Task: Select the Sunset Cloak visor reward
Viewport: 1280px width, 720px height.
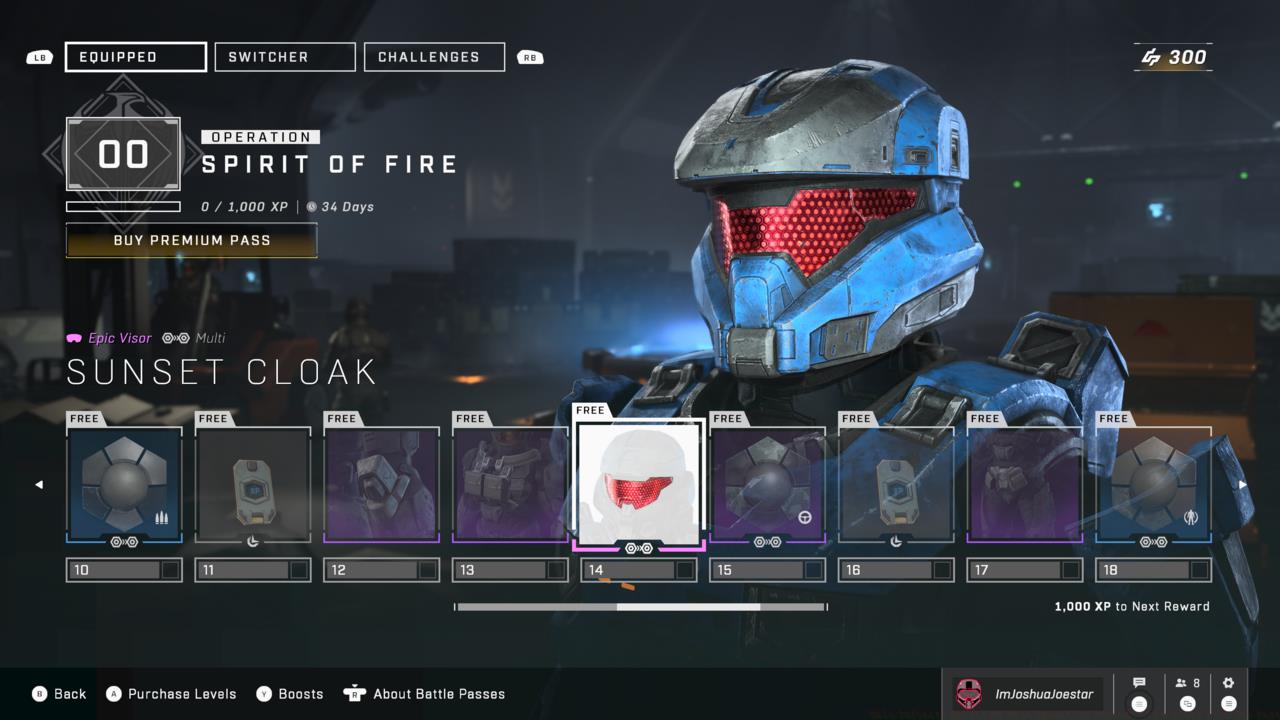Action: click(x=639, y=483)
